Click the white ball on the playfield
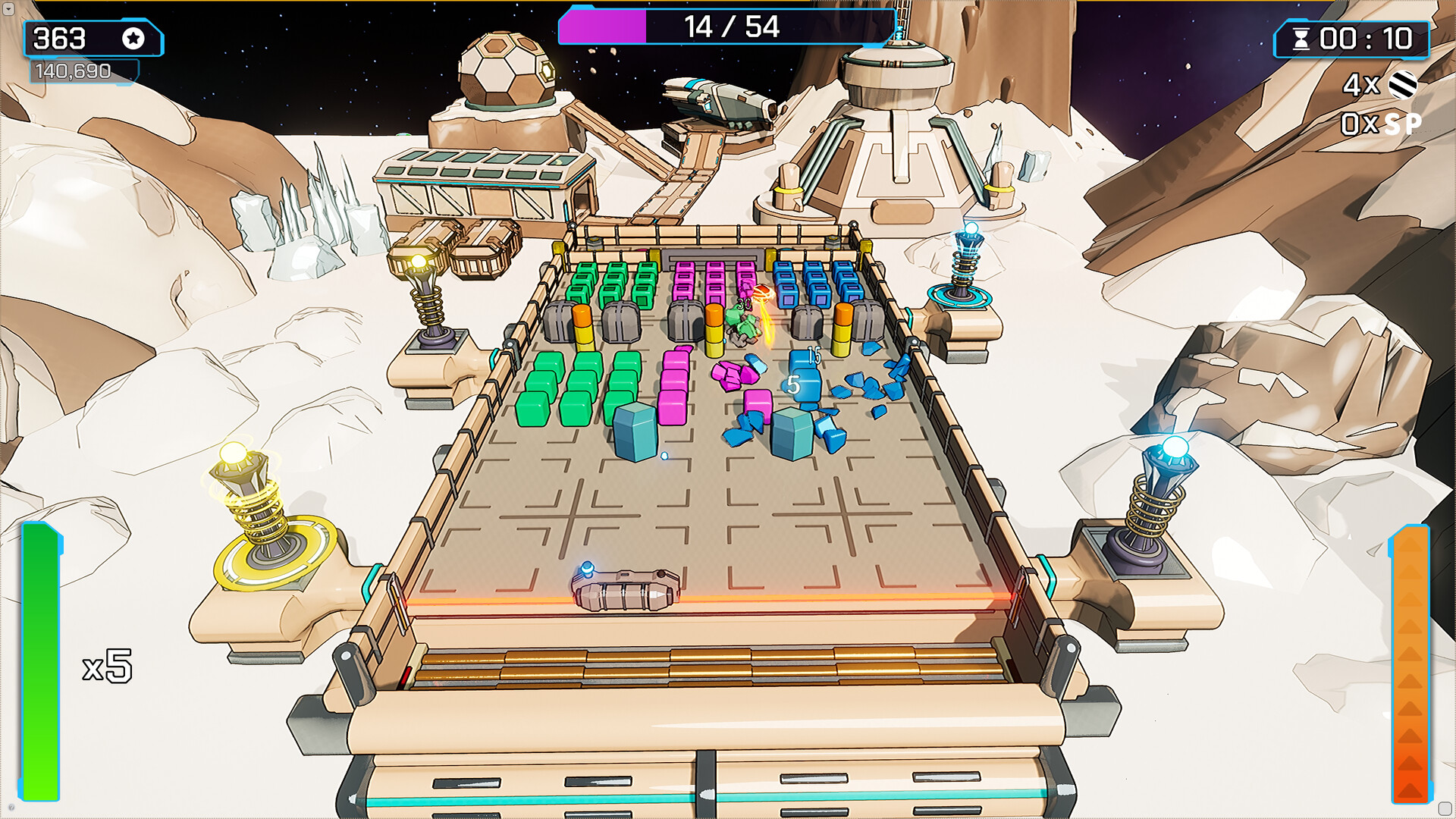 coord(664,456)
